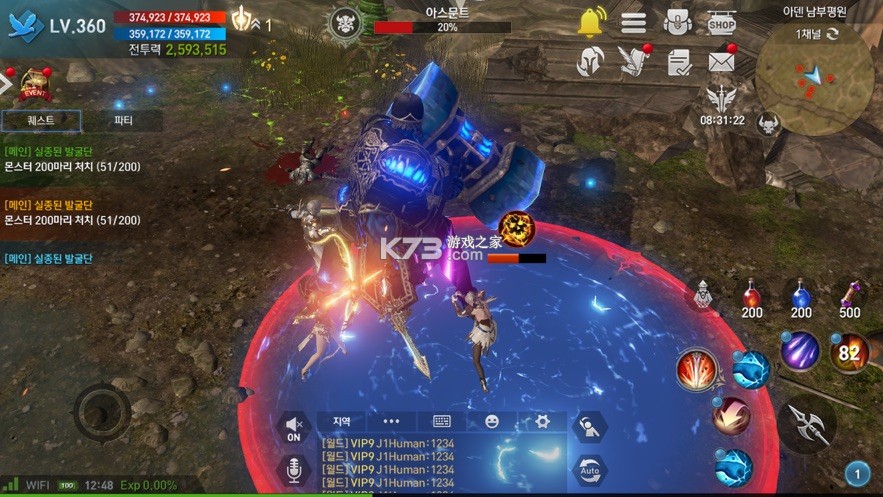Select the 퀘스트 (quest) tab
Screen dimensions: 883x497
41,121
